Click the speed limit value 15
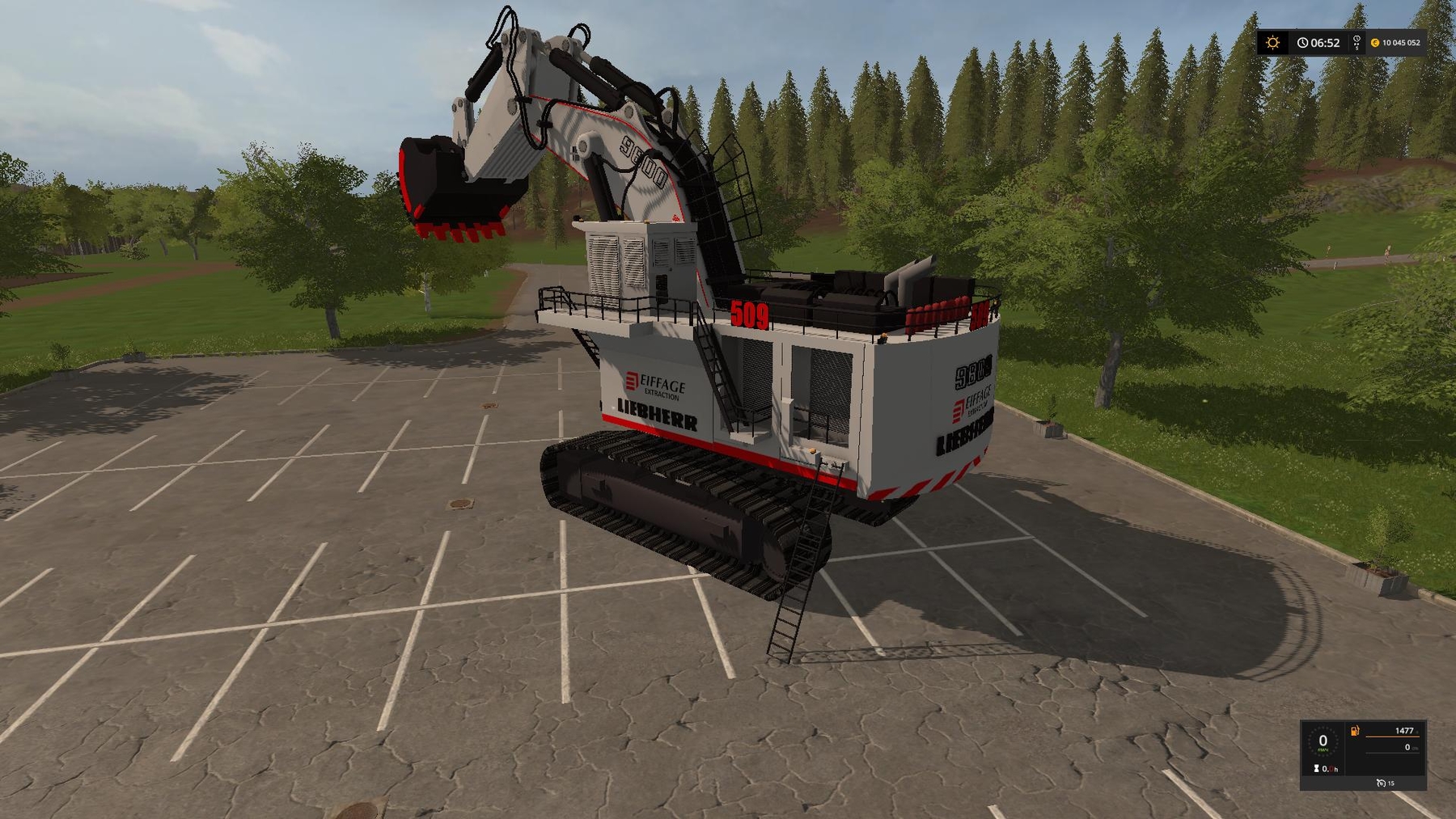The image size is (1456, 819). pyautogui.click(x=1390, y=783)
